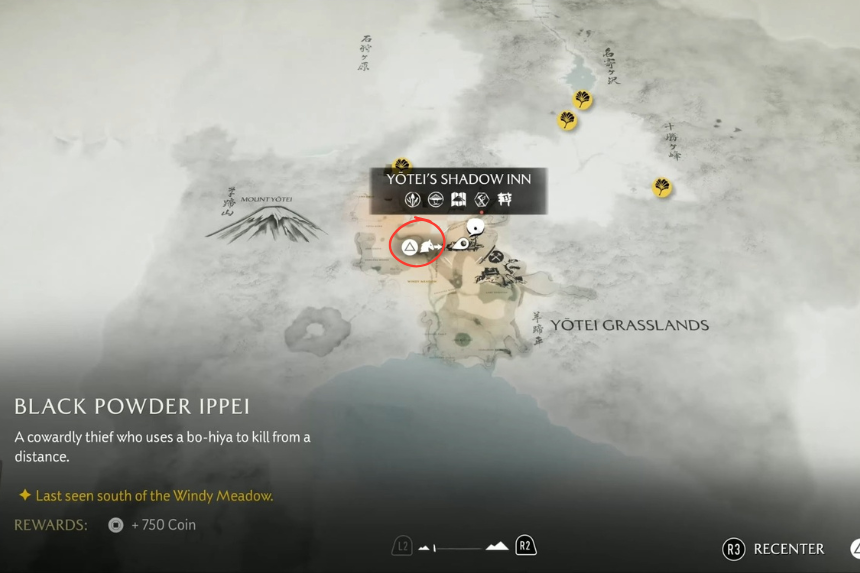
Task: Click the large mountain zoom-in icon
Action: [497, 546]
